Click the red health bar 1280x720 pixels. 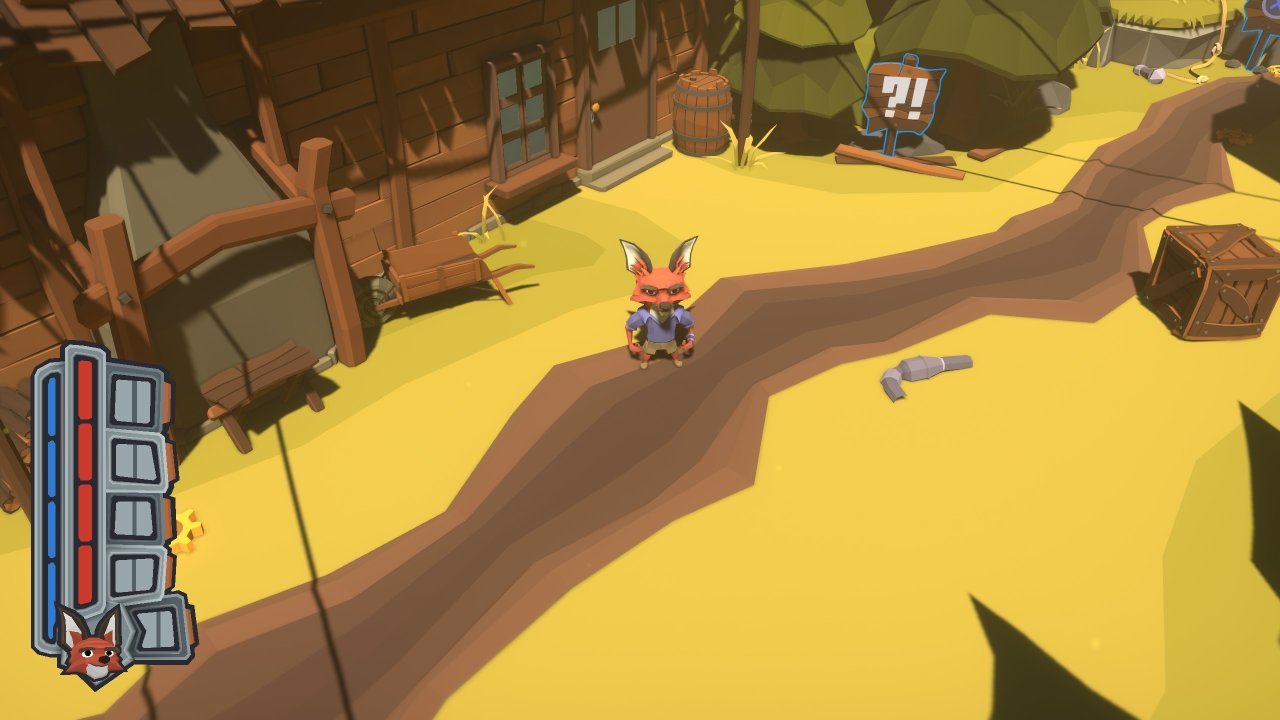point(85,480)
